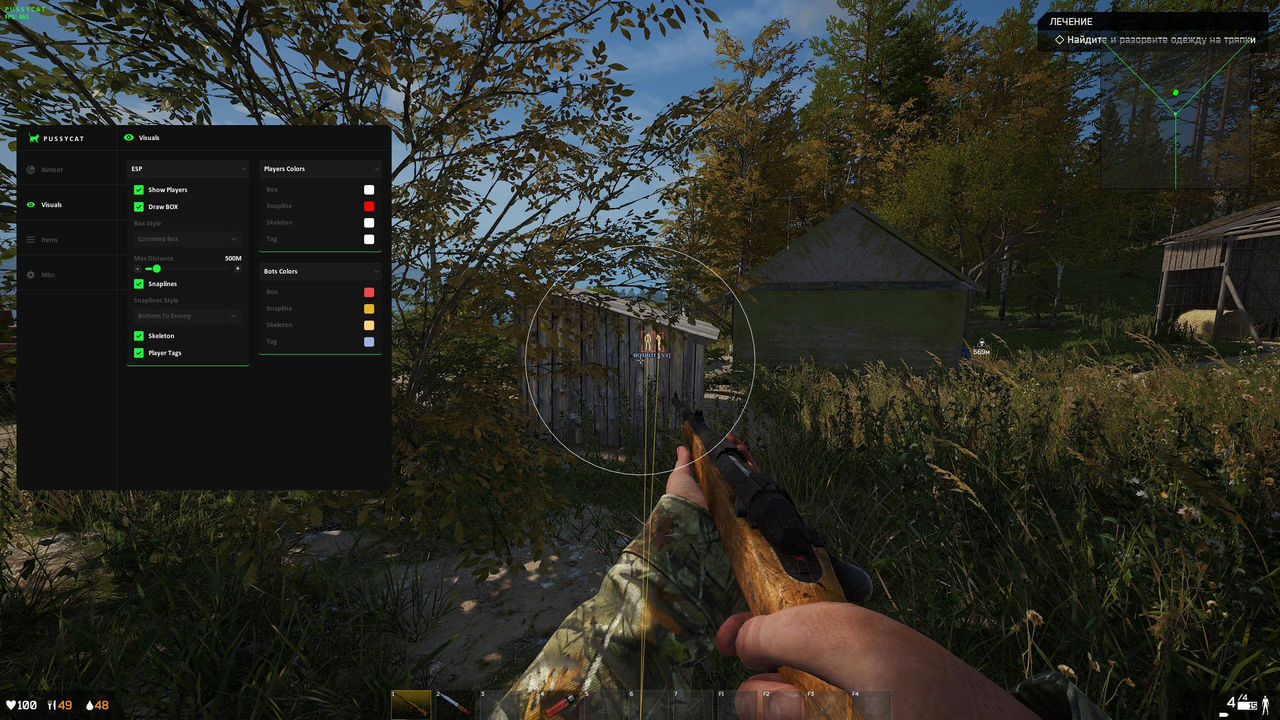Collapse the Players Colors section
Image resolution: width=1280 pixels, height=720 pixels.
point(376,168)
